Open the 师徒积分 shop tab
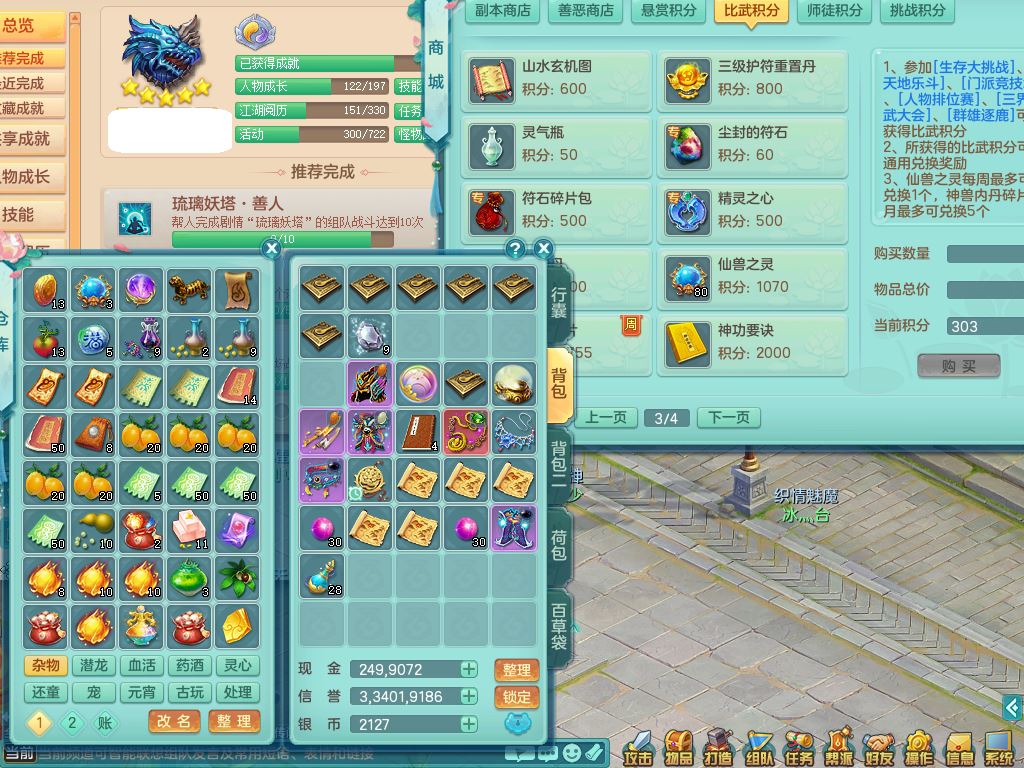1024x768 pixels. 835,11
